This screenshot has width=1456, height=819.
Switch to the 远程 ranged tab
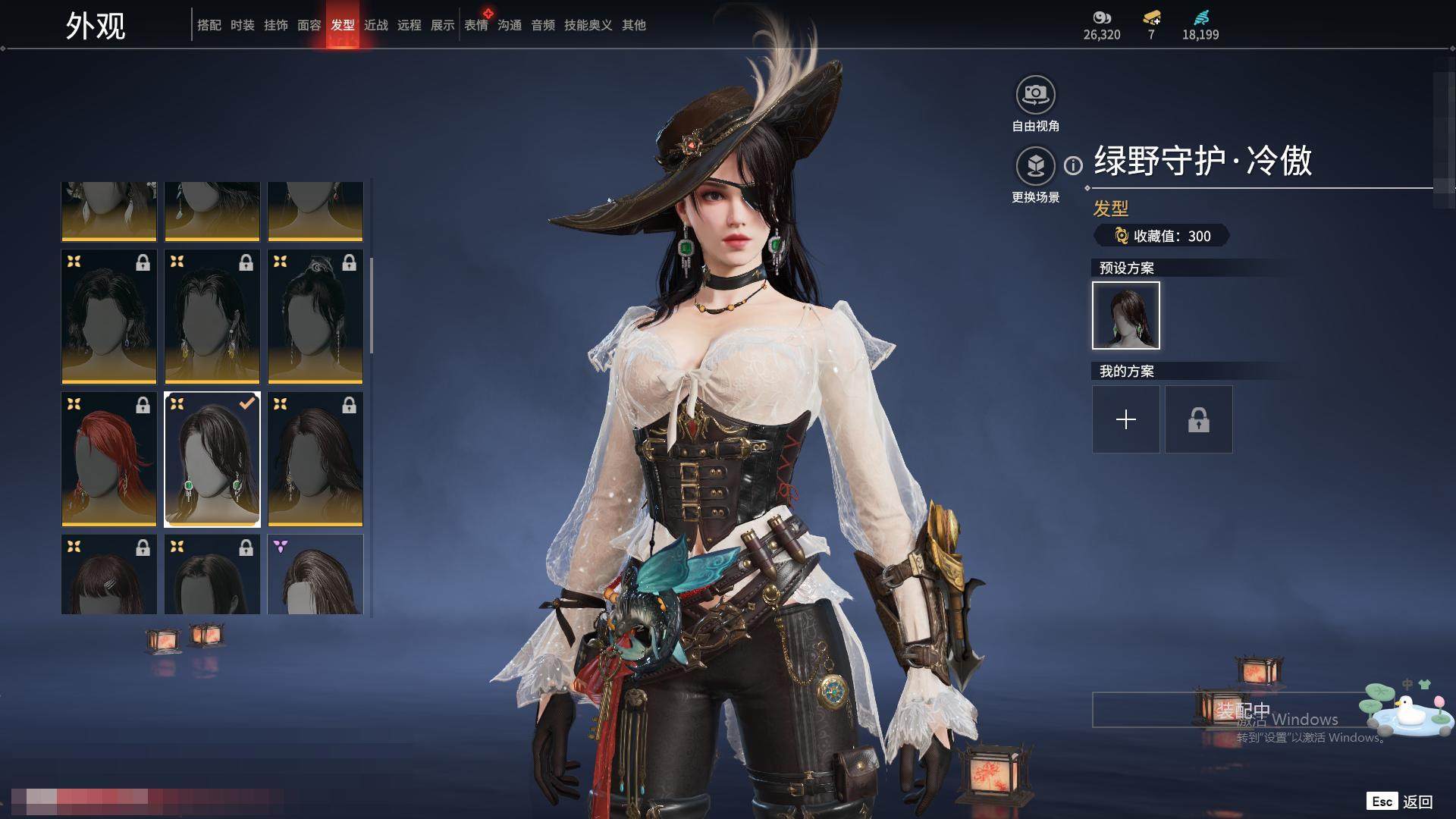tap(409, 25)
